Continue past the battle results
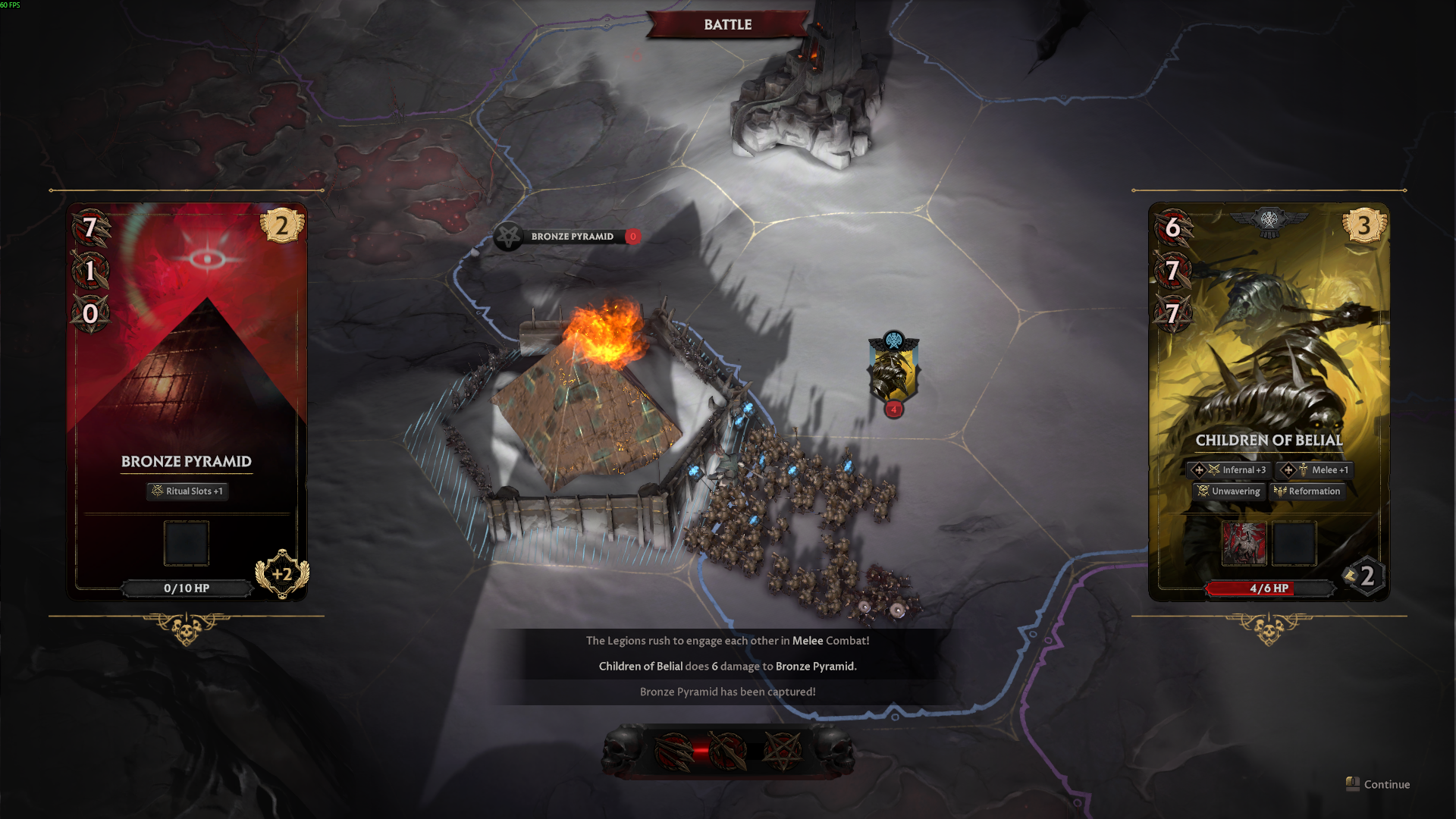The height and width of the screenshot is (819, 1456). tap(1379, 784)
